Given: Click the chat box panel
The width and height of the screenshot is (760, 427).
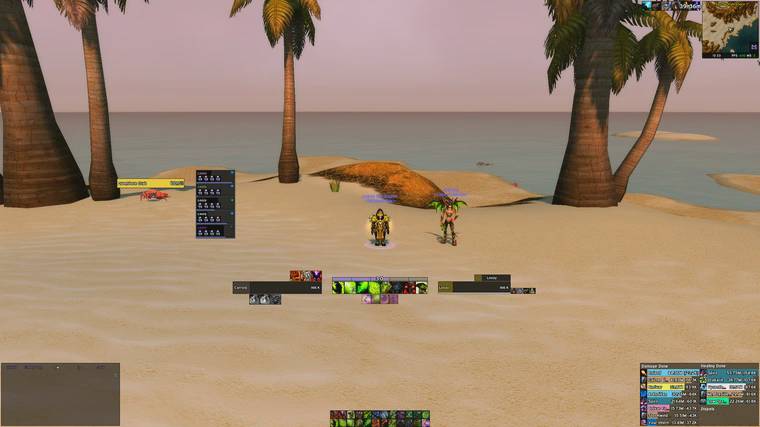Looking at the screenshot, I should (x=60, y=394).
